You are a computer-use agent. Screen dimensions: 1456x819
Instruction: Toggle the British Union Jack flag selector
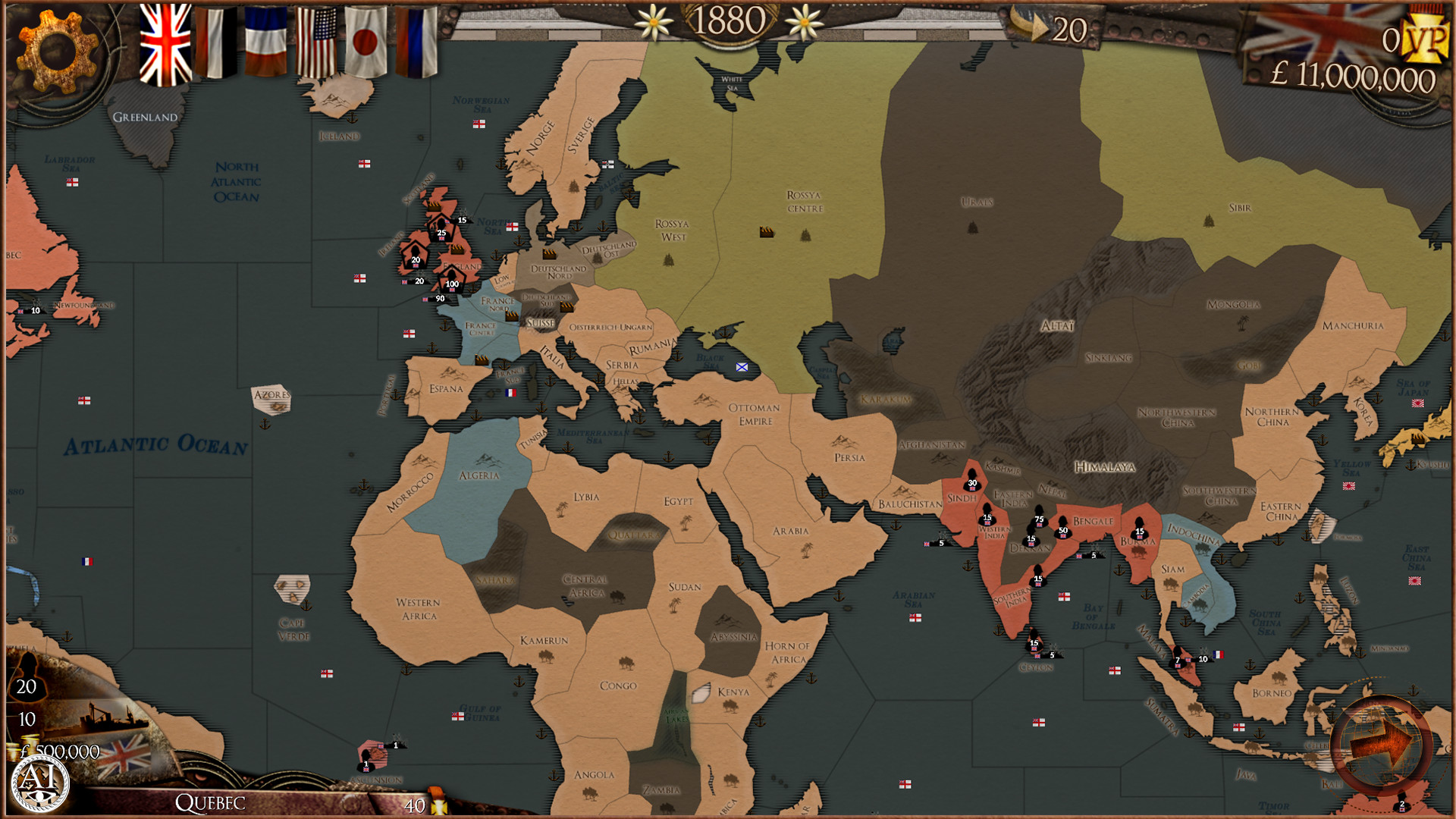(x=165, y=36)
